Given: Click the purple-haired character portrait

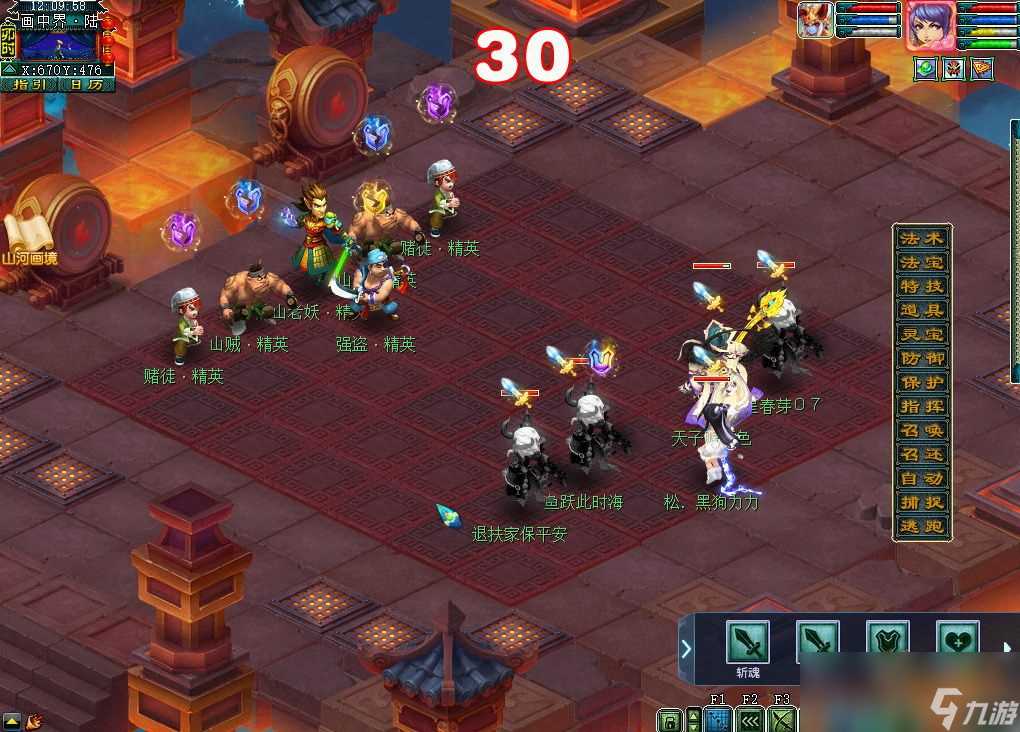Looking at the screenshot, I should click(x=930, y=25).
